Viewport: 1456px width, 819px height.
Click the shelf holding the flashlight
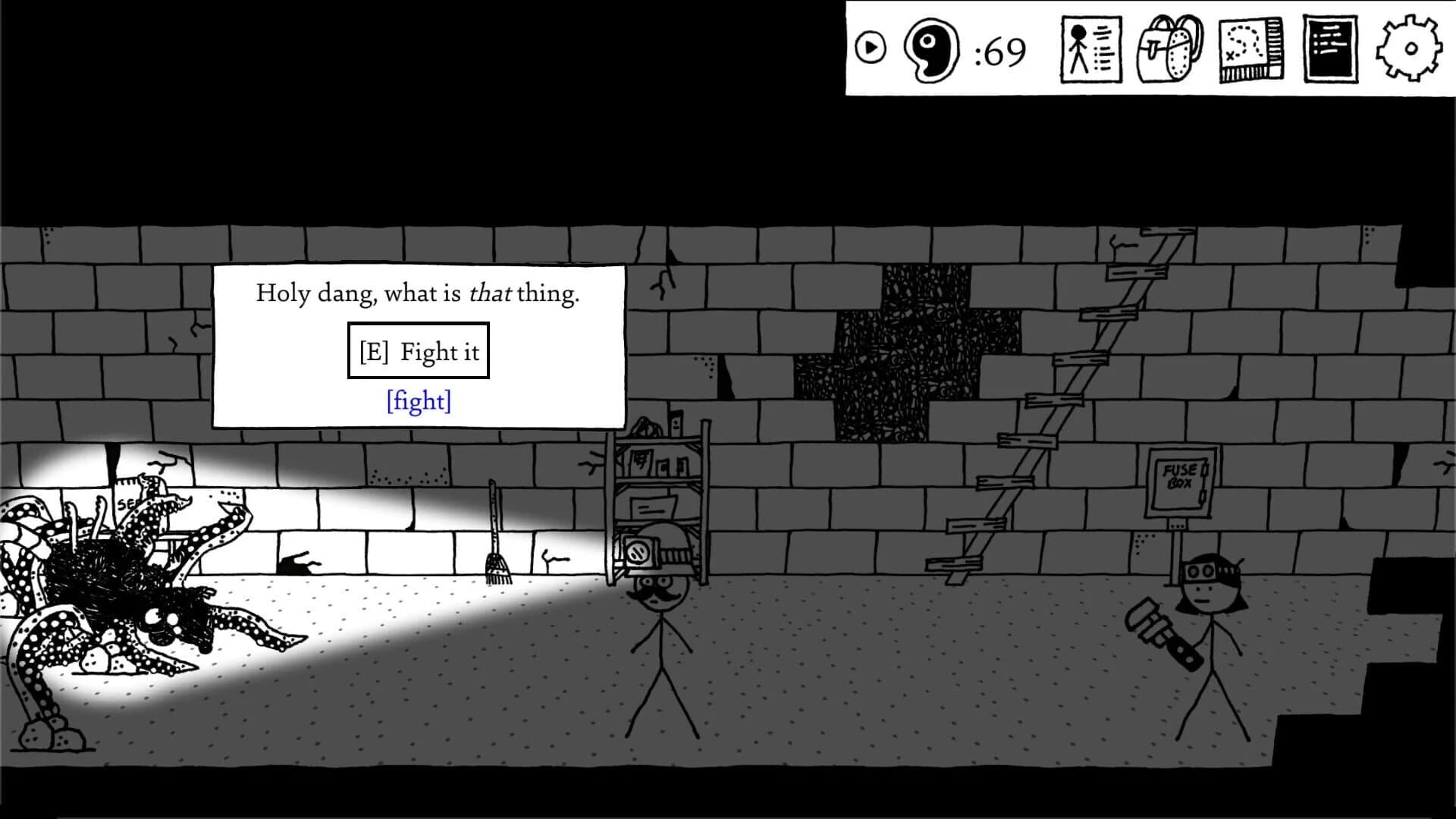660,485
